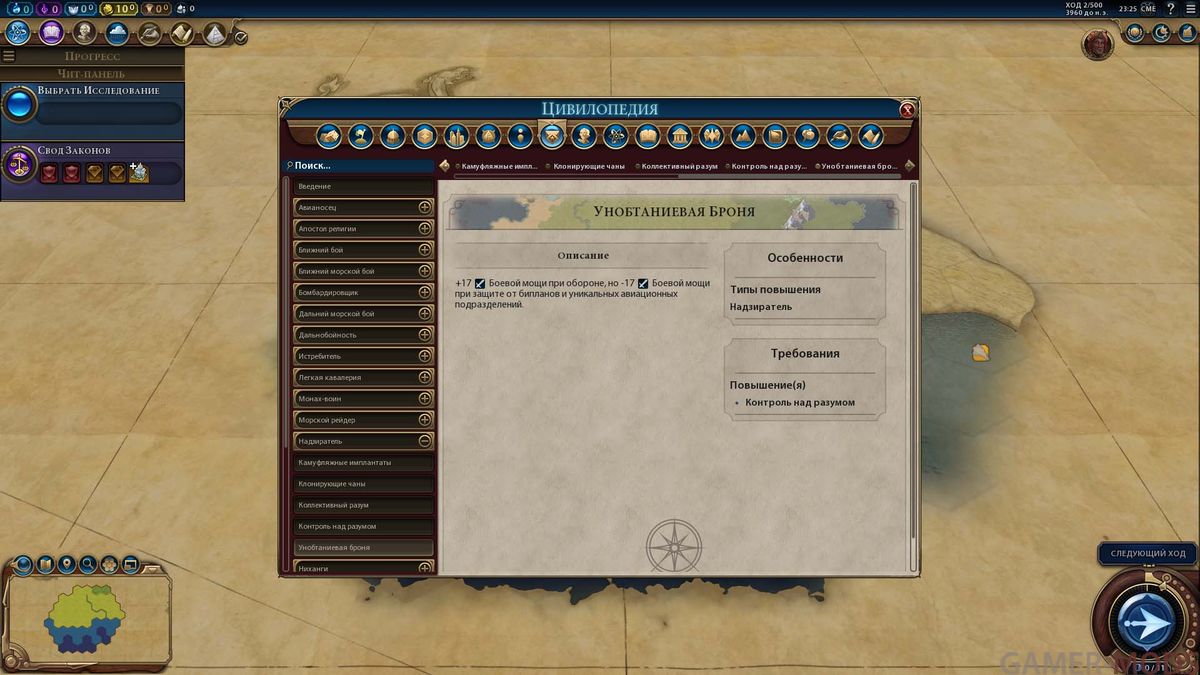Collapse the Надзиратель category
The height and width of the screenshot is (675, 1200).
pos(425,441)
